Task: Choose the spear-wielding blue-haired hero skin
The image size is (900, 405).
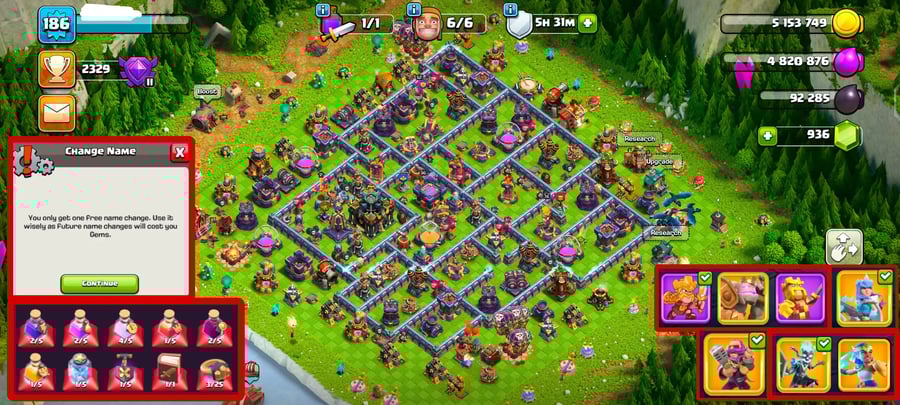Action: tap(863, 298)
